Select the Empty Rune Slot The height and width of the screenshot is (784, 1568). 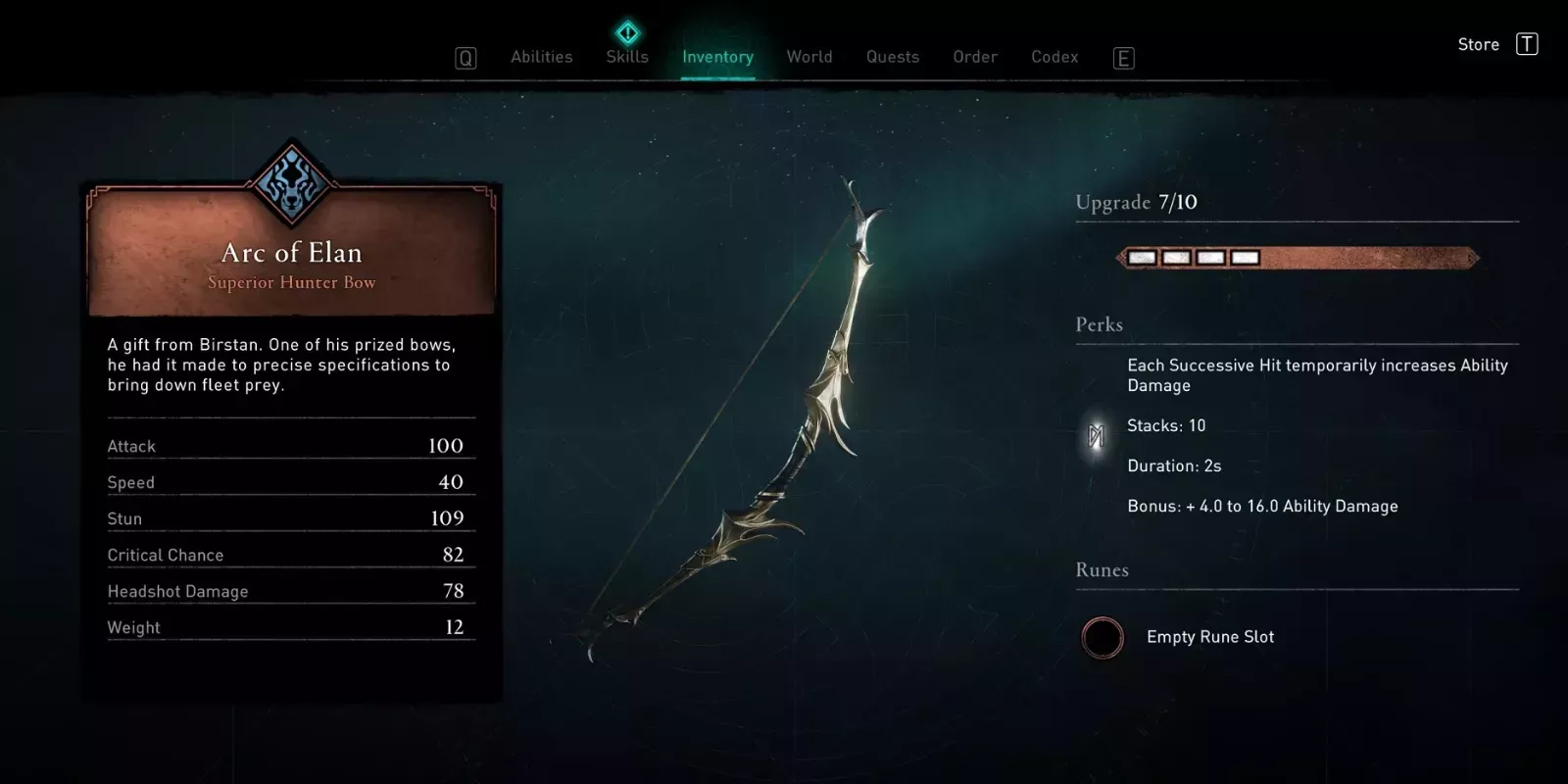[1102, 637]
